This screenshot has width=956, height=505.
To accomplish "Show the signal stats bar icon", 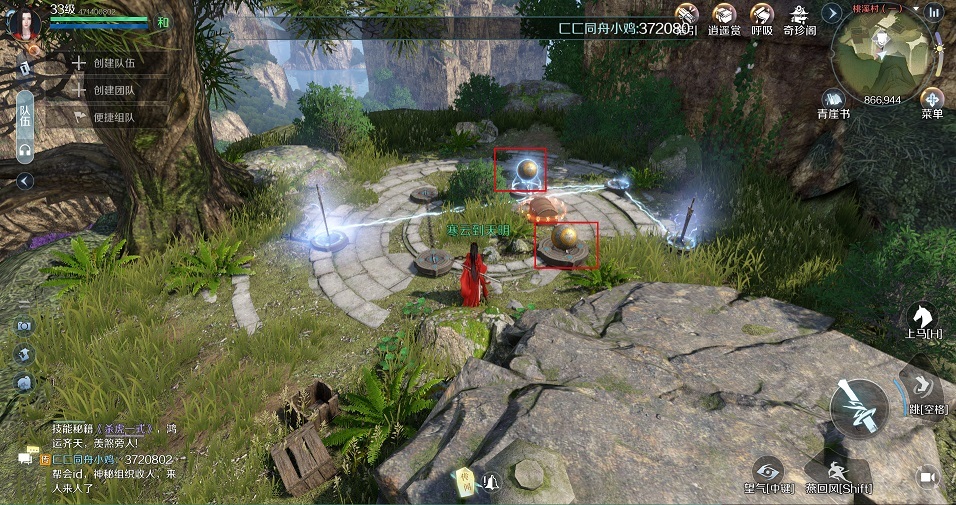I will click(936, 12).
